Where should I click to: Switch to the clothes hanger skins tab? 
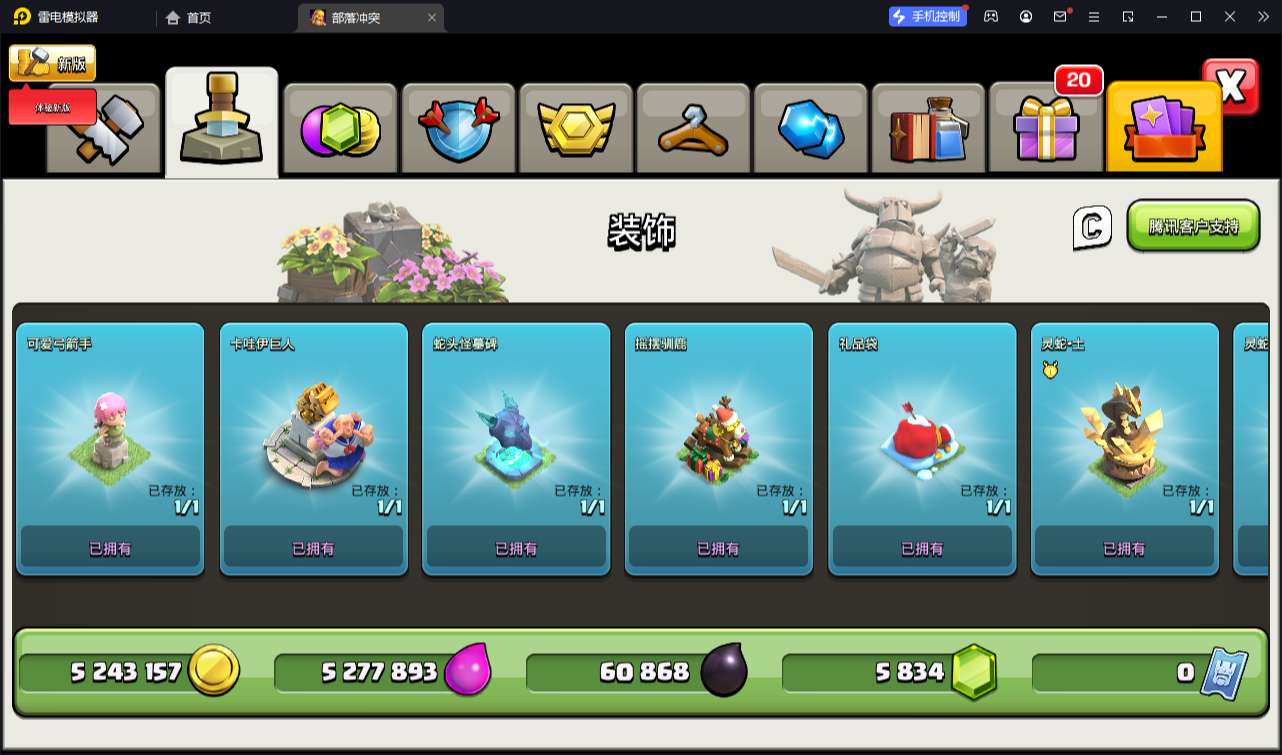pyautogui.click(x=693, y=130)
